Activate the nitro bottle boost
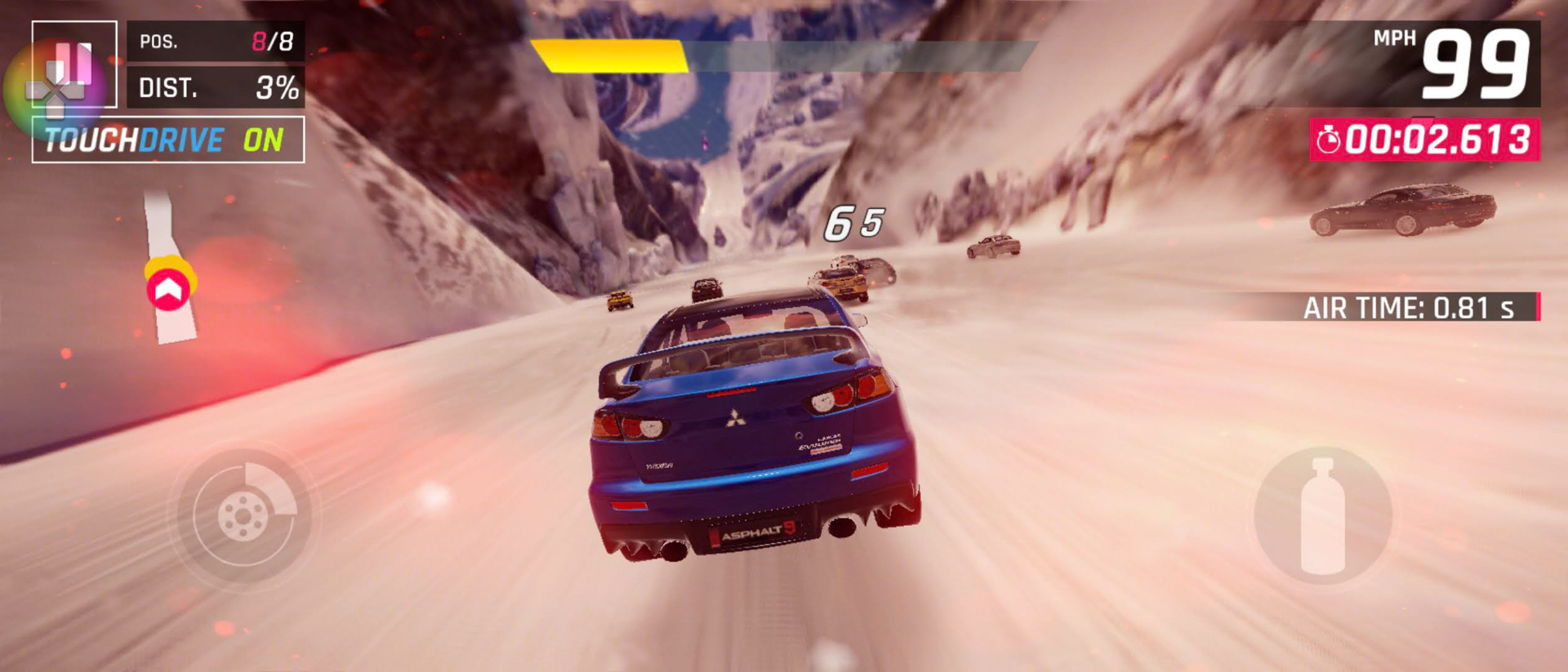This screenshot has height=672, width=1568. [1322, 515]
